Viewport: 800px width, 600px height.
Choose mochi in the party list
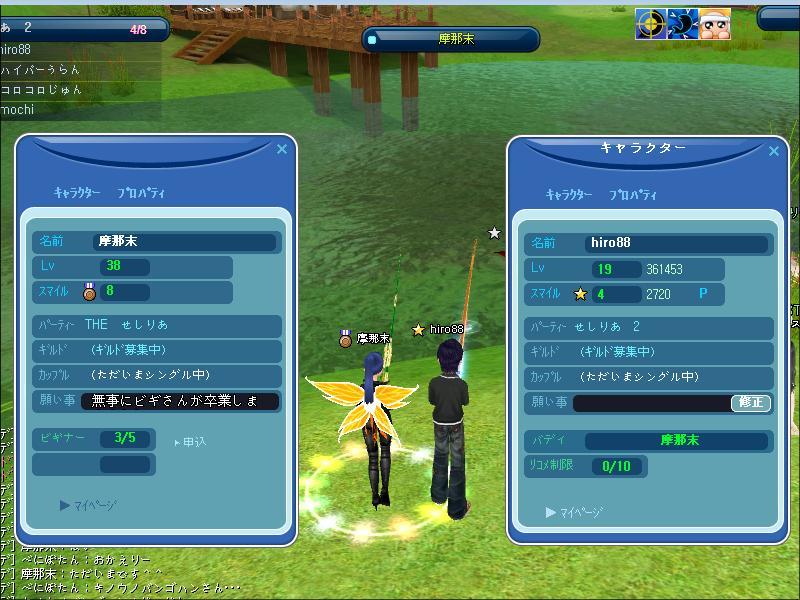point(18,109)
